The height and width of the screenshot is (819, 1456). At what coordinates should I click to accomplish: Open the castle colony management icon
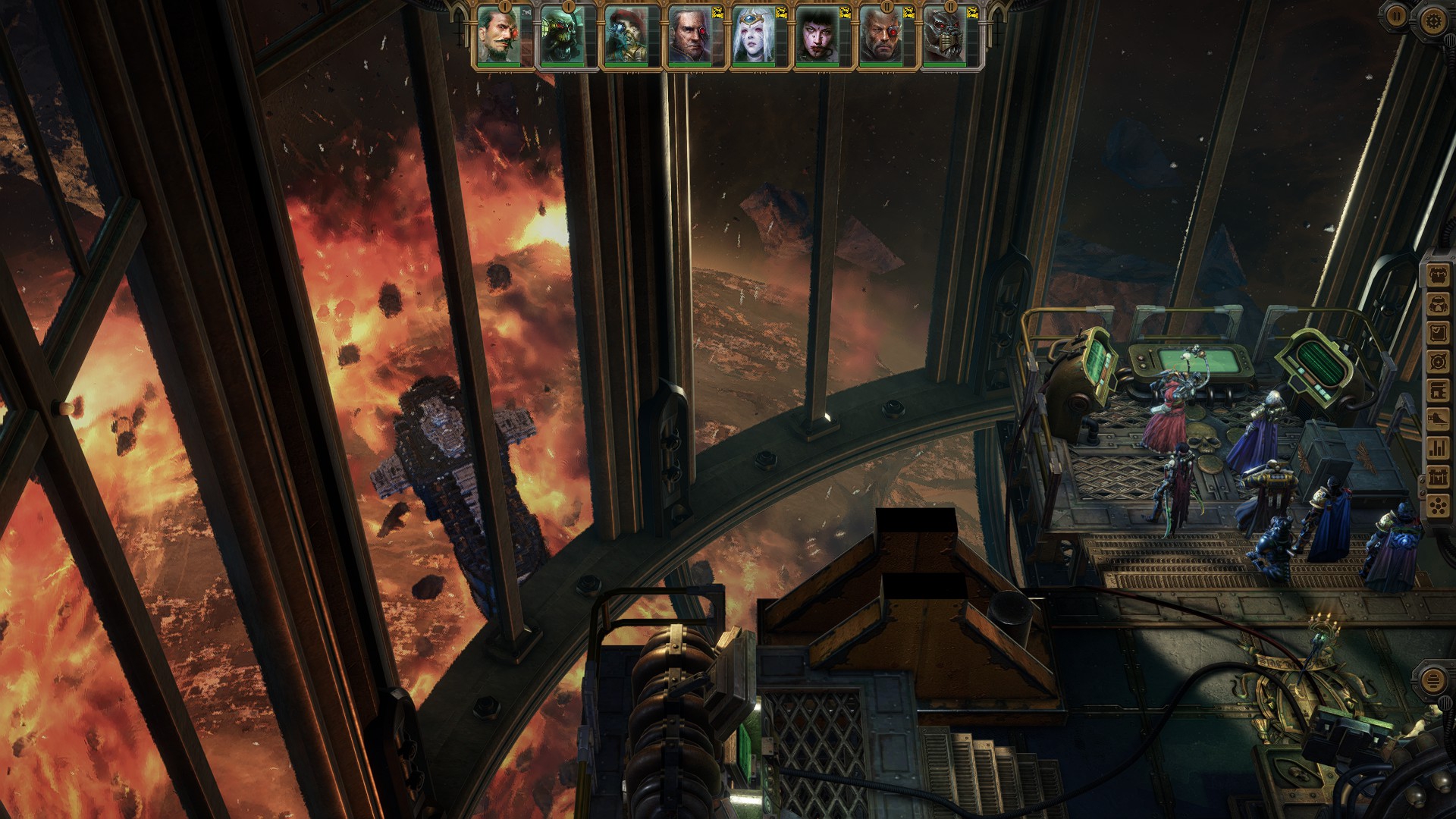[x=1437, y=477]
